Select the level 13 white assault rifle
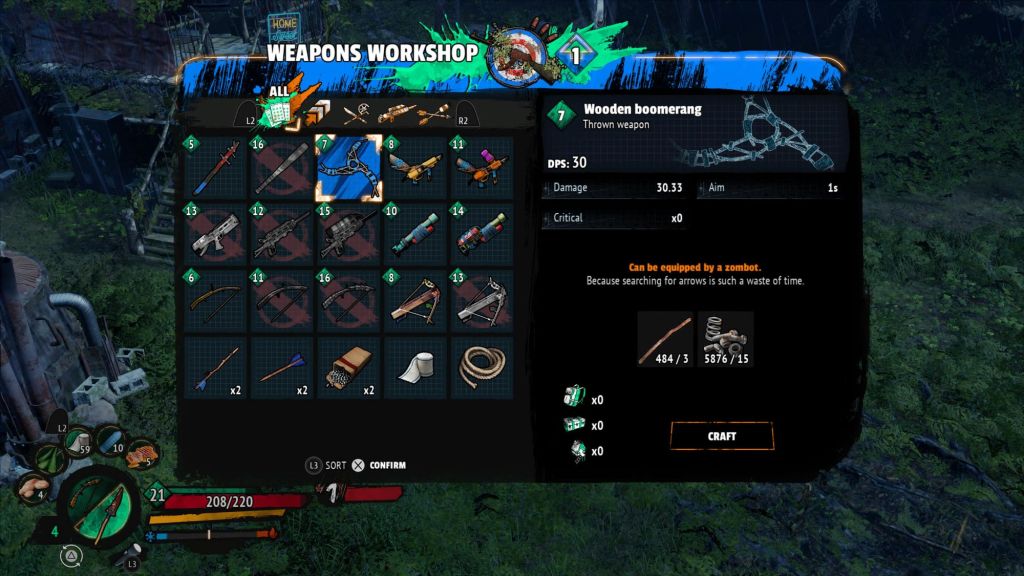1024x576 pixels. (214, 235)
